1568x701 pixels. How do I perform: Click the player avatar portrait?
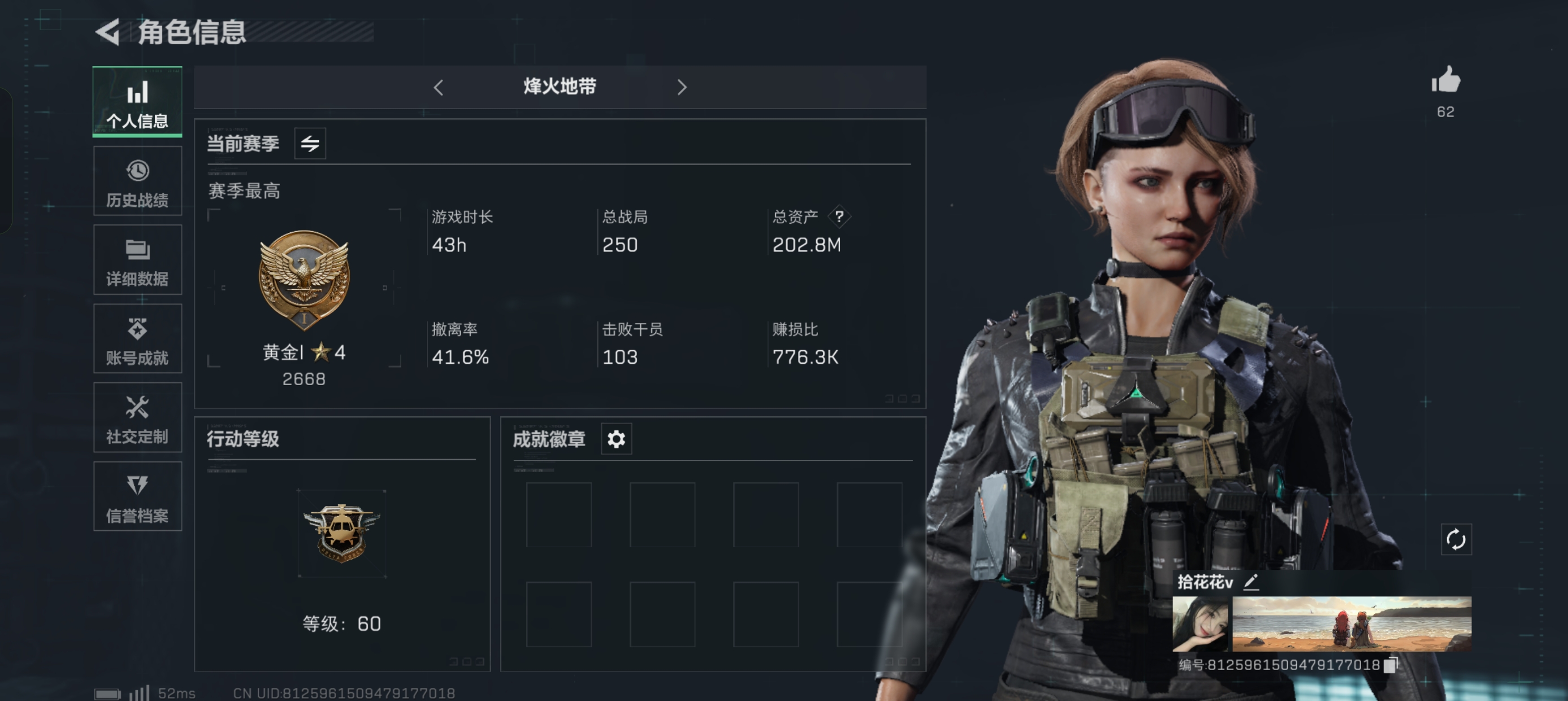pos(1200,624)
